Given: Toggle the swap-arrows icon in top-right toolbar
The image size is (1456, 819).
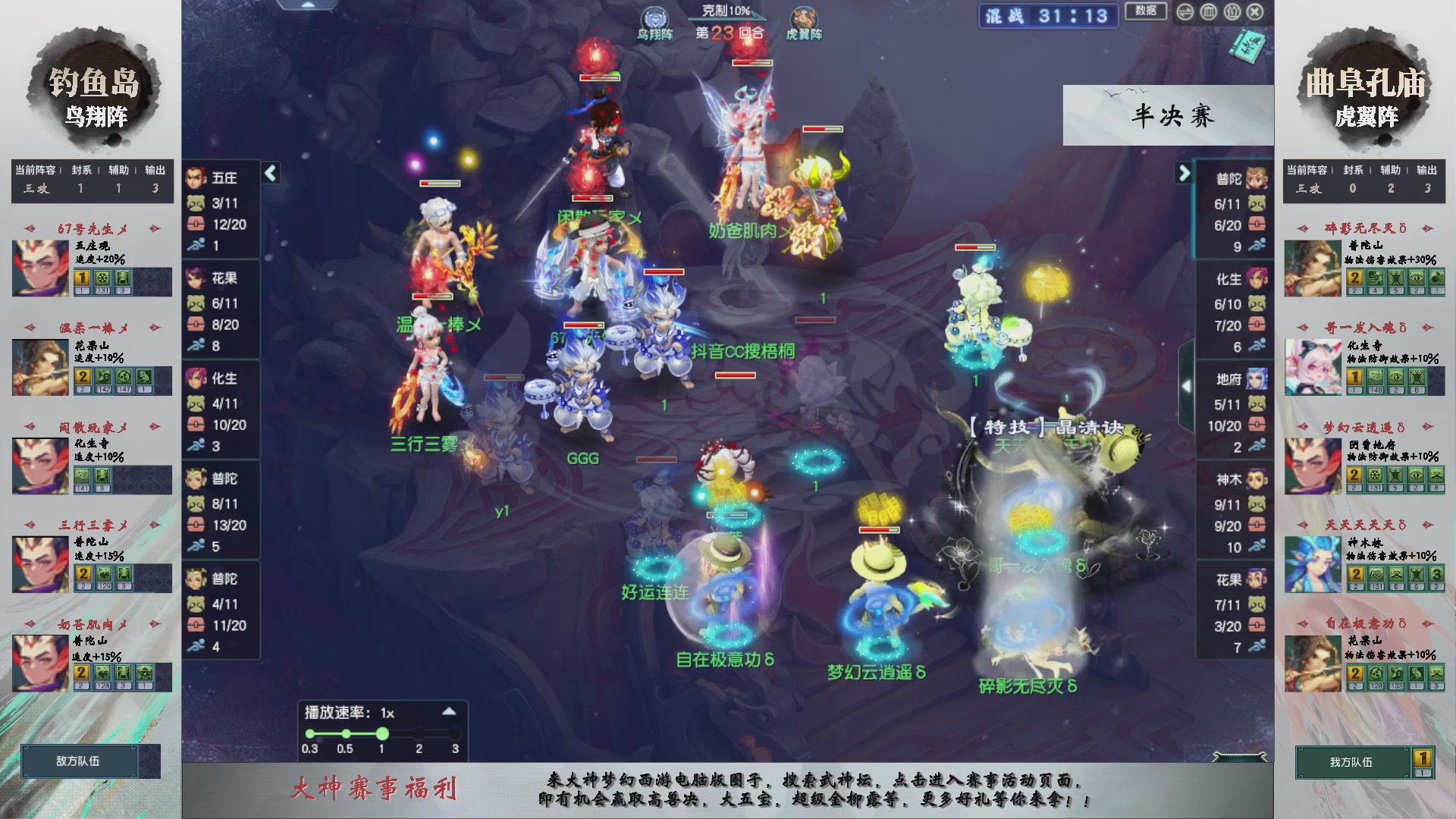Looking at the screenshot, I should tap(1185, 12).
